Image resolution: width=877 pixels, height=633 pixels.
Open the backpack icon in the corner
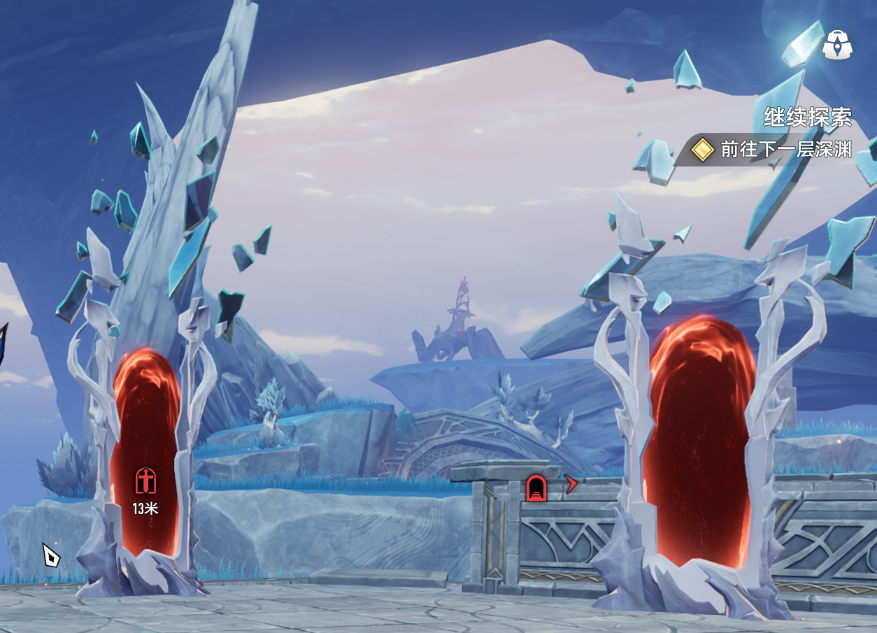(836, 44)
